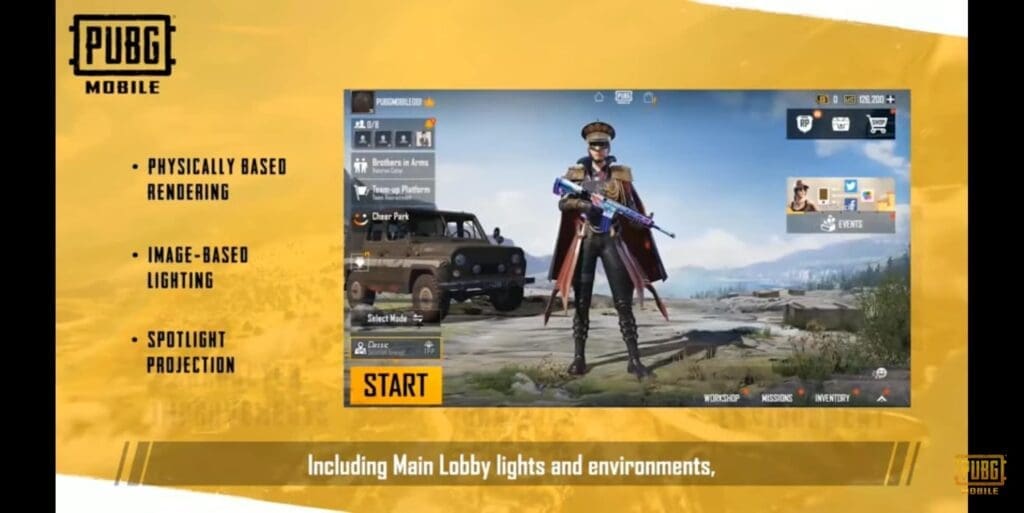Image resolution: width=1024 pixels, height=513 pixels.
Task: Click the Twitter icon in the banner
Action: pyautogui.click(x=851, y=186)
